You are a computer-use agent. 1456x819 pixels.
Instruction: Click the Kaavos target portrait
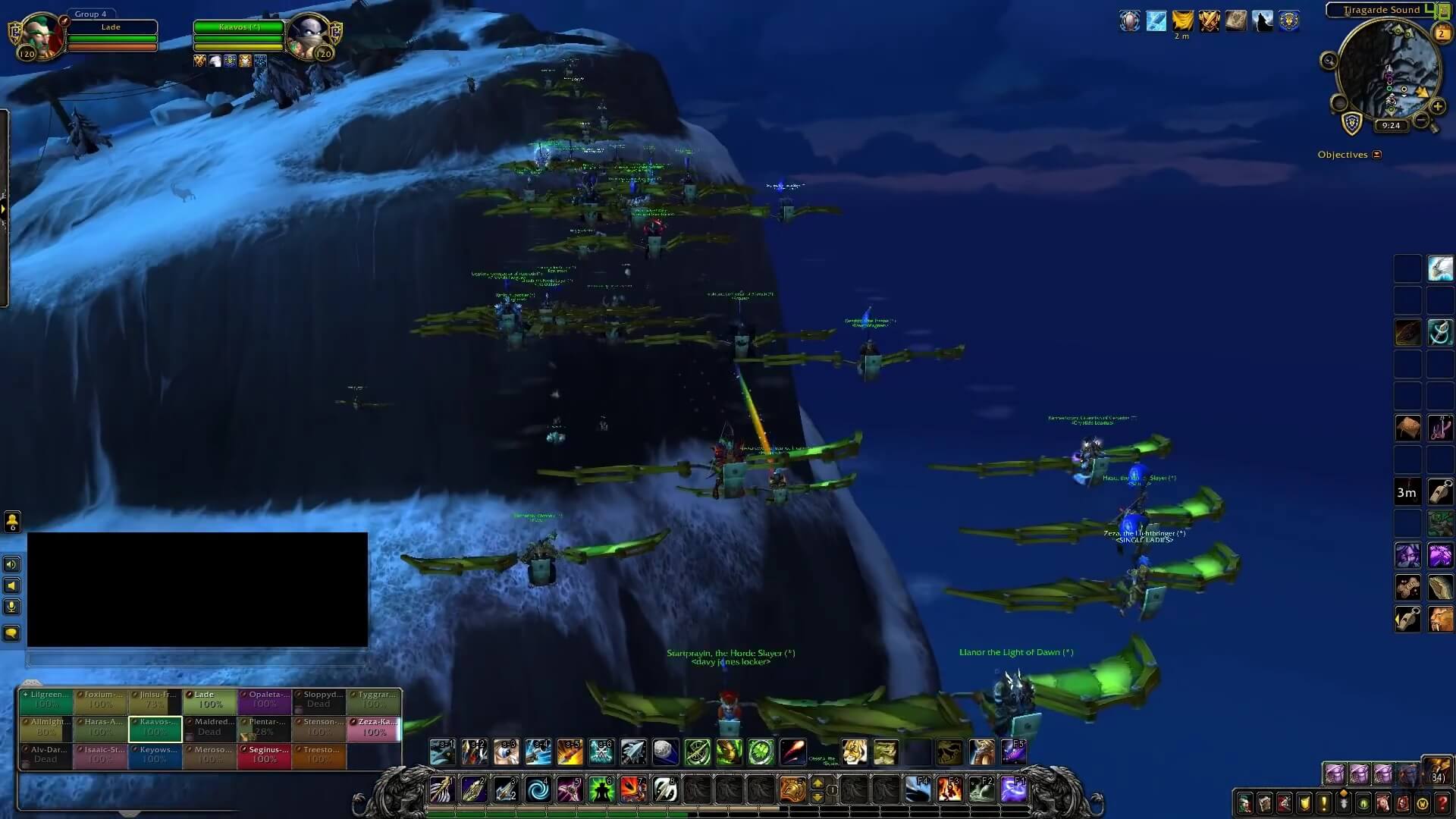[308, 36]
